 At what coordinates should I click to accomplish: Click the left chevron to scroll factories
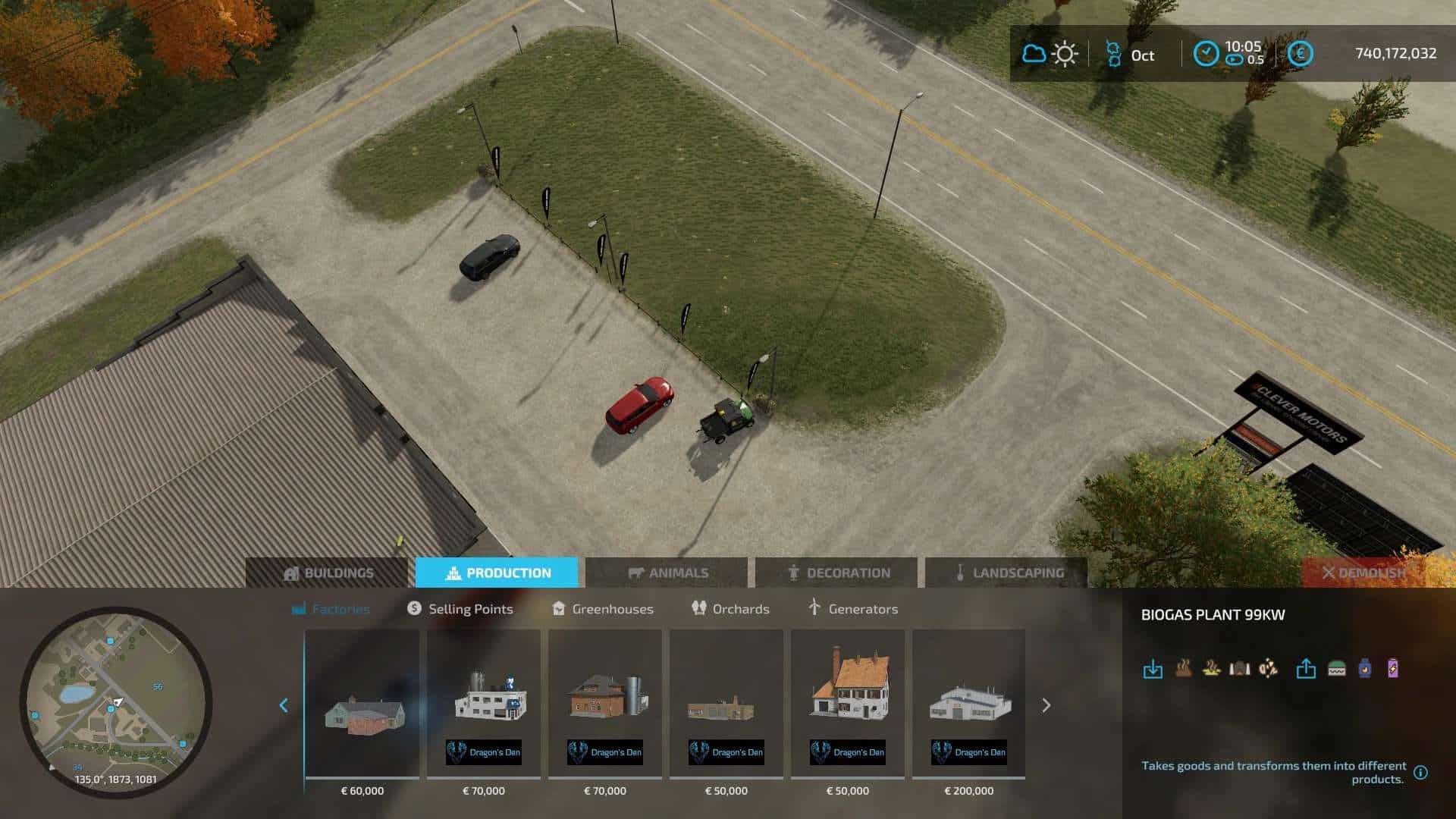284,705
